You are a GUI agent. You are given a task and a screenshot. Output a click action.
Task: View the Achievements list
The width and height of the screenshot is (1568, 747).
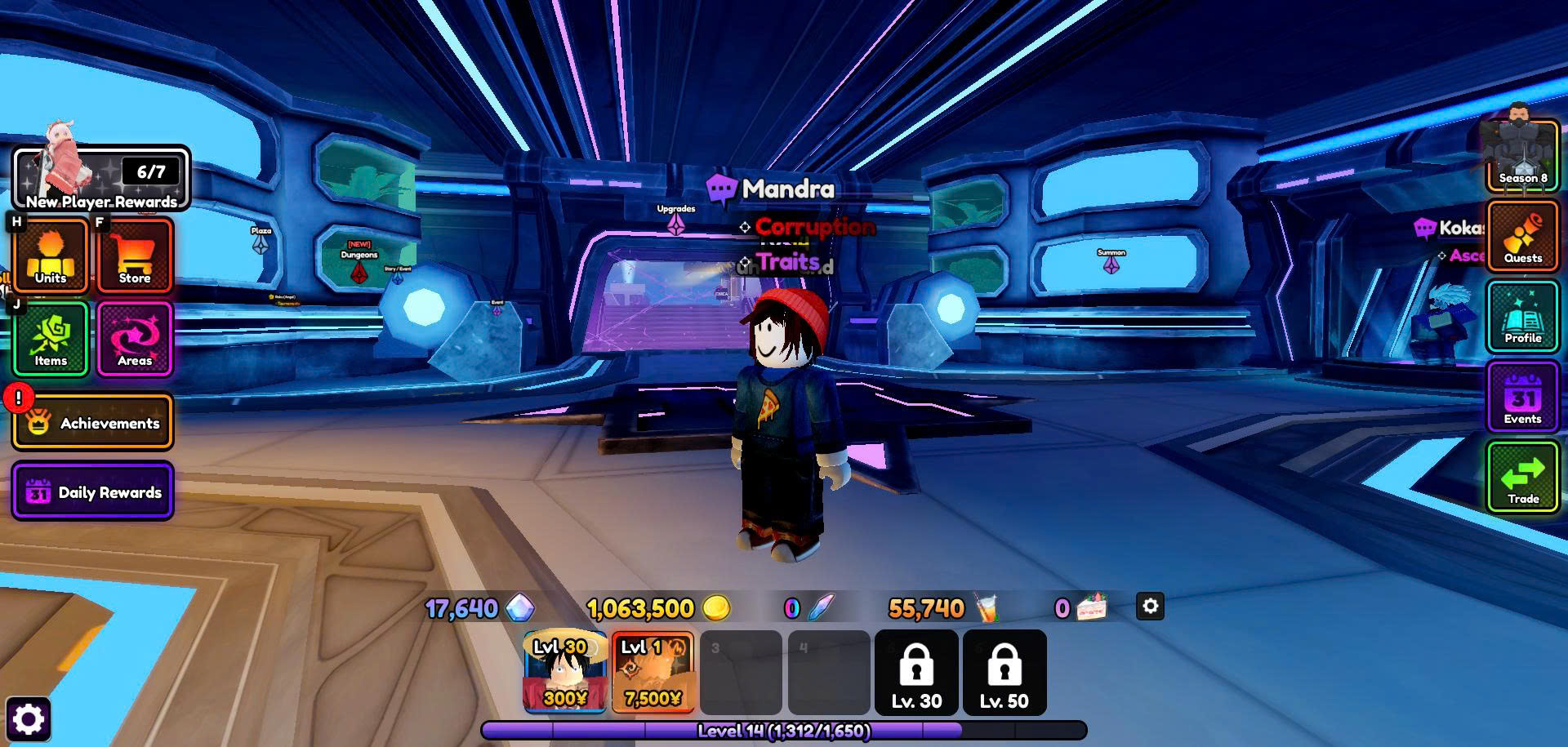click(93, 422)
